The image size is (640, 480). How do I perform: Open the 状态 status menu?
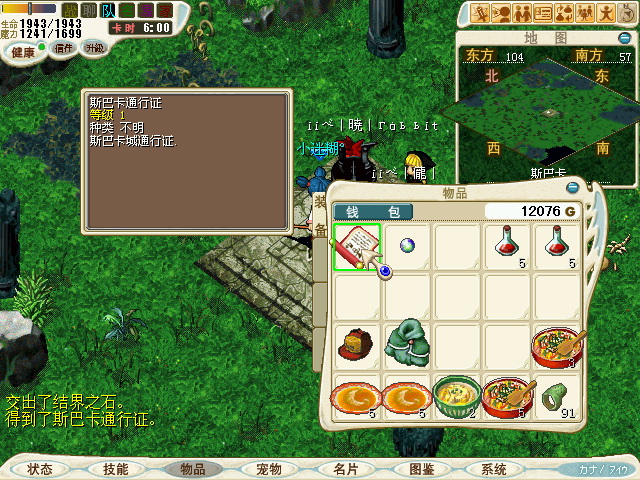tap(40, 469)
